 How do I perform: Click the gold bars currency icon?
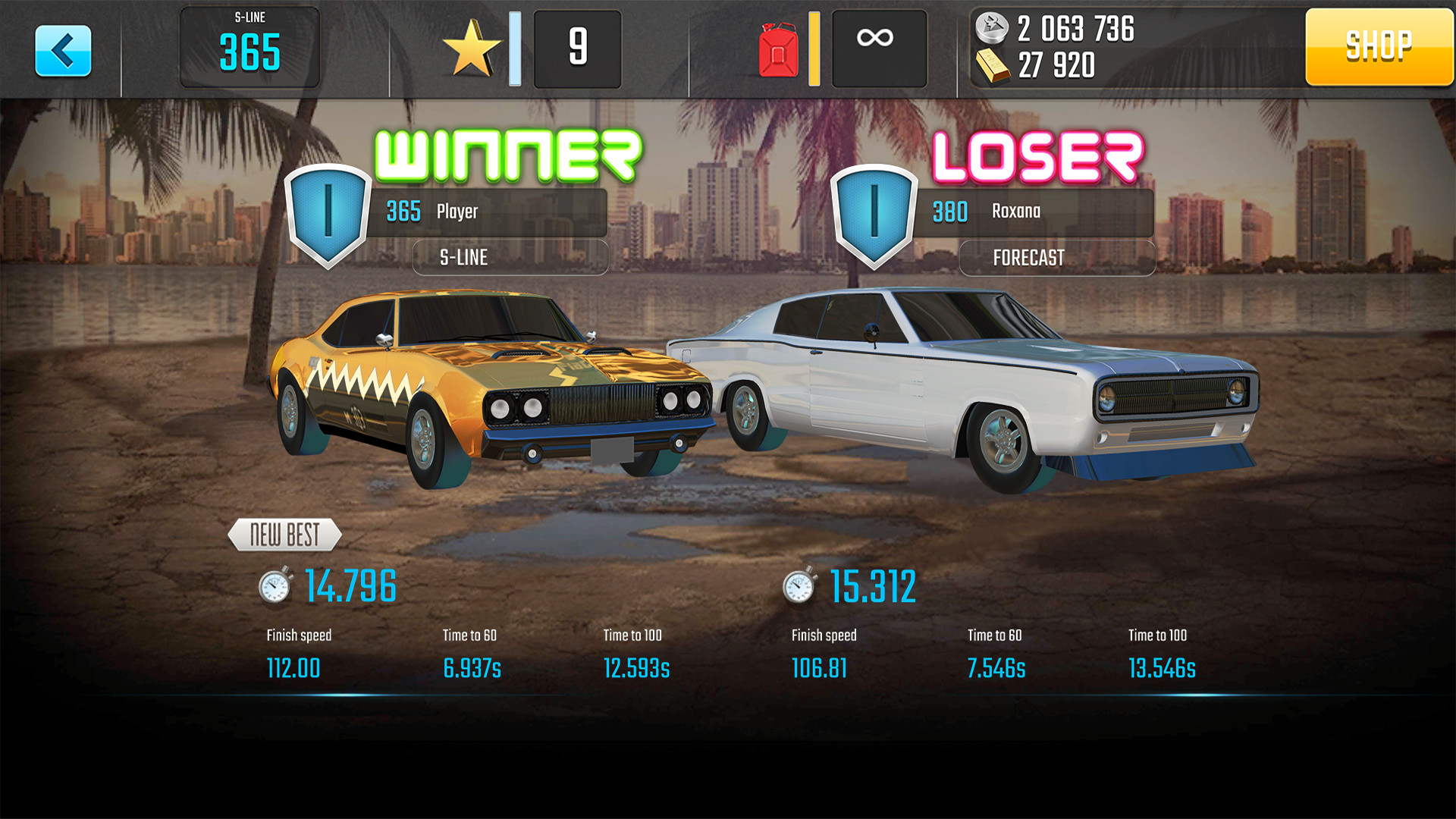(x=993, y=67)
